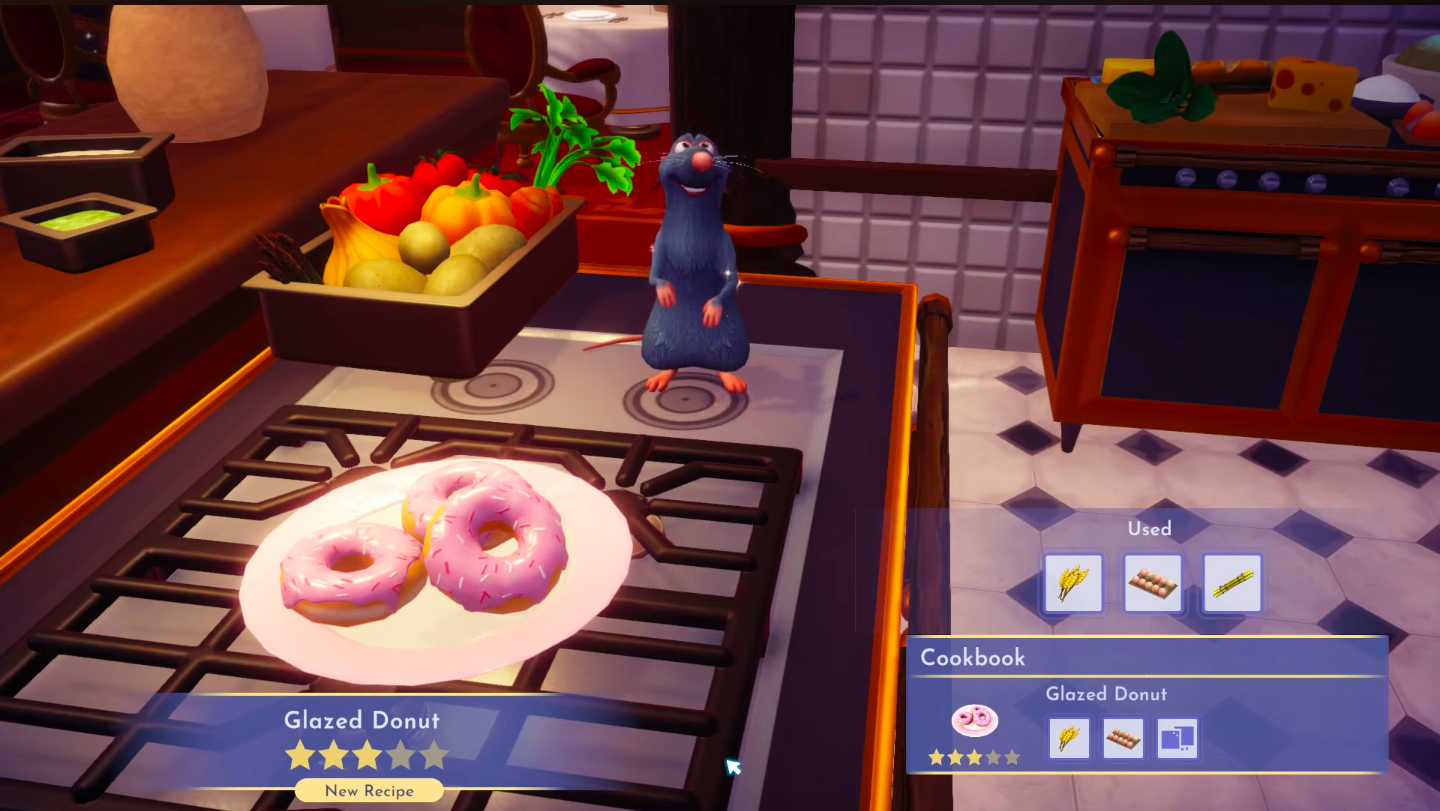
Task: Click the Glazed Donut dish thumbnail in the Cookbook
Action: [974, 722]
